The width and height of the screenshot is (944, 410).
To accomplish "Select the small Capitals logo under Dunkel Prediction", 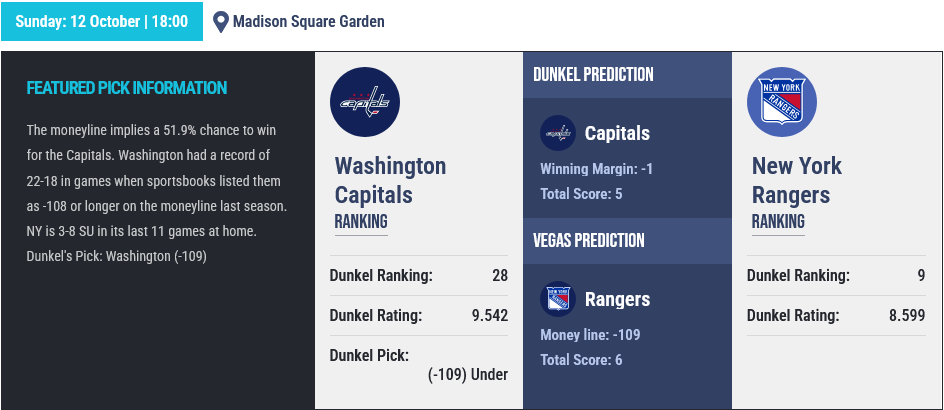I will point(557,133).
